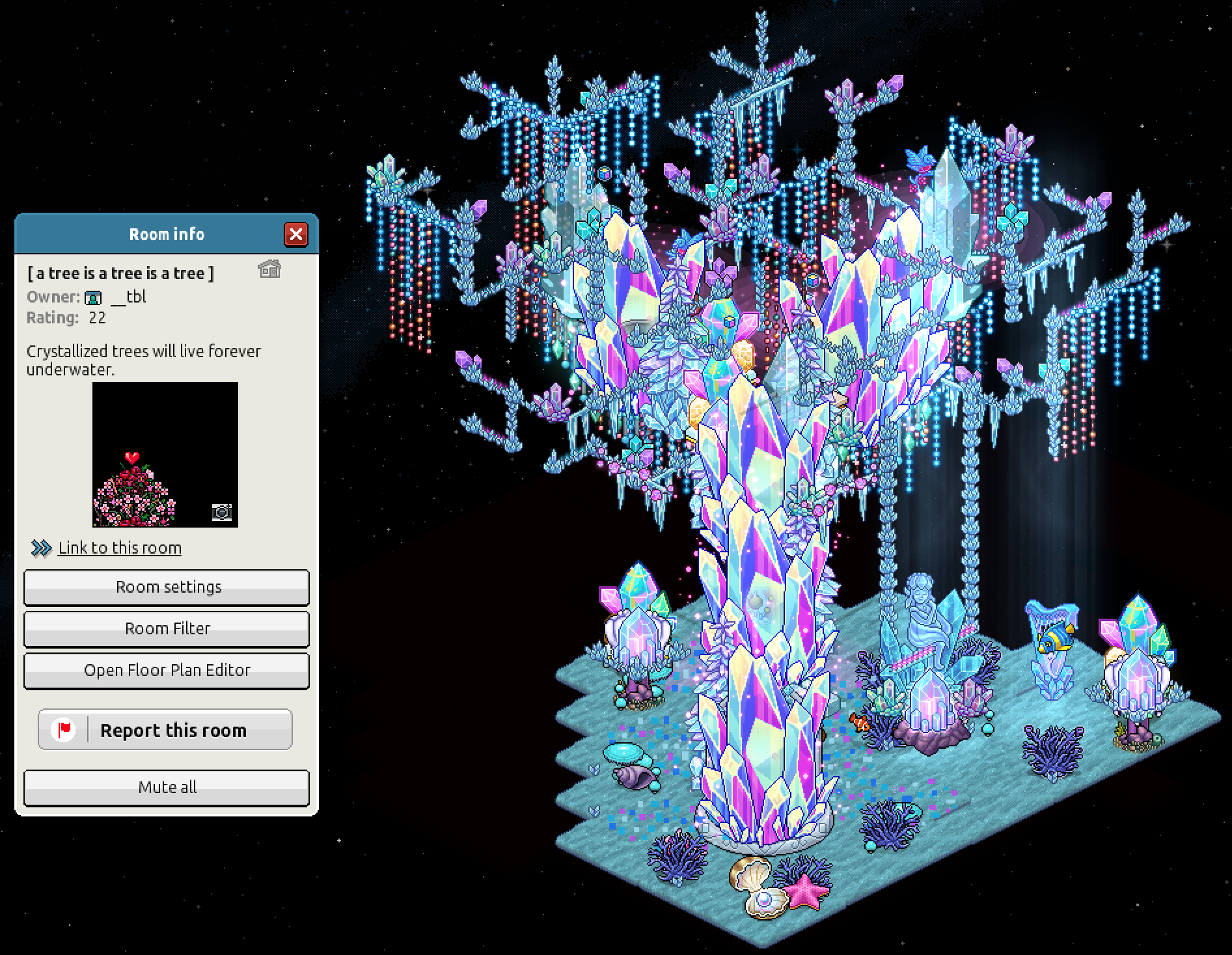Open Room settings
This screenshot has width=1232, height=955.
[167, 586]
